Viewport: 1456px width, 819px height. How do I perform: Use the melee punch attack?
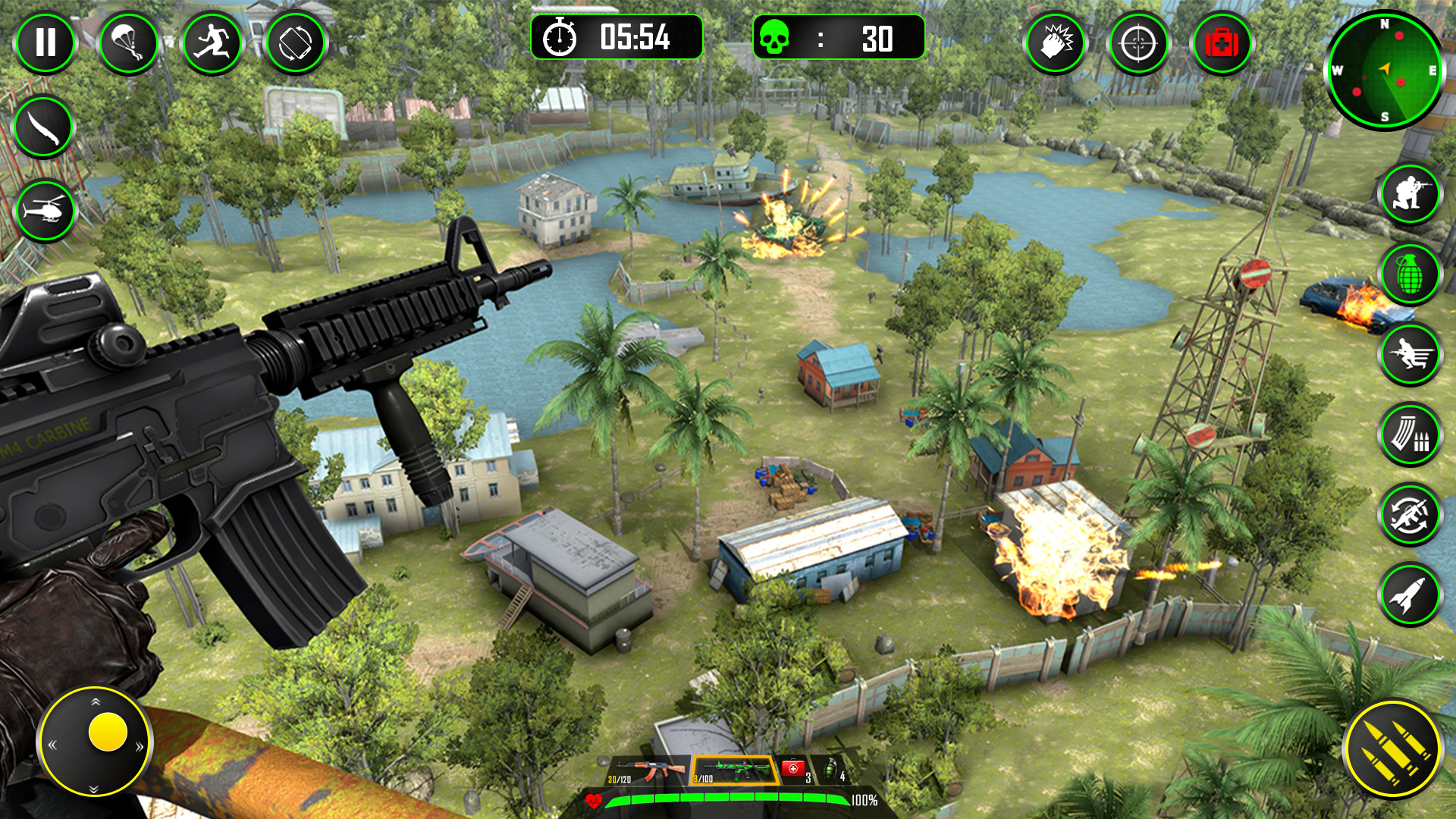pos(1056,43)
